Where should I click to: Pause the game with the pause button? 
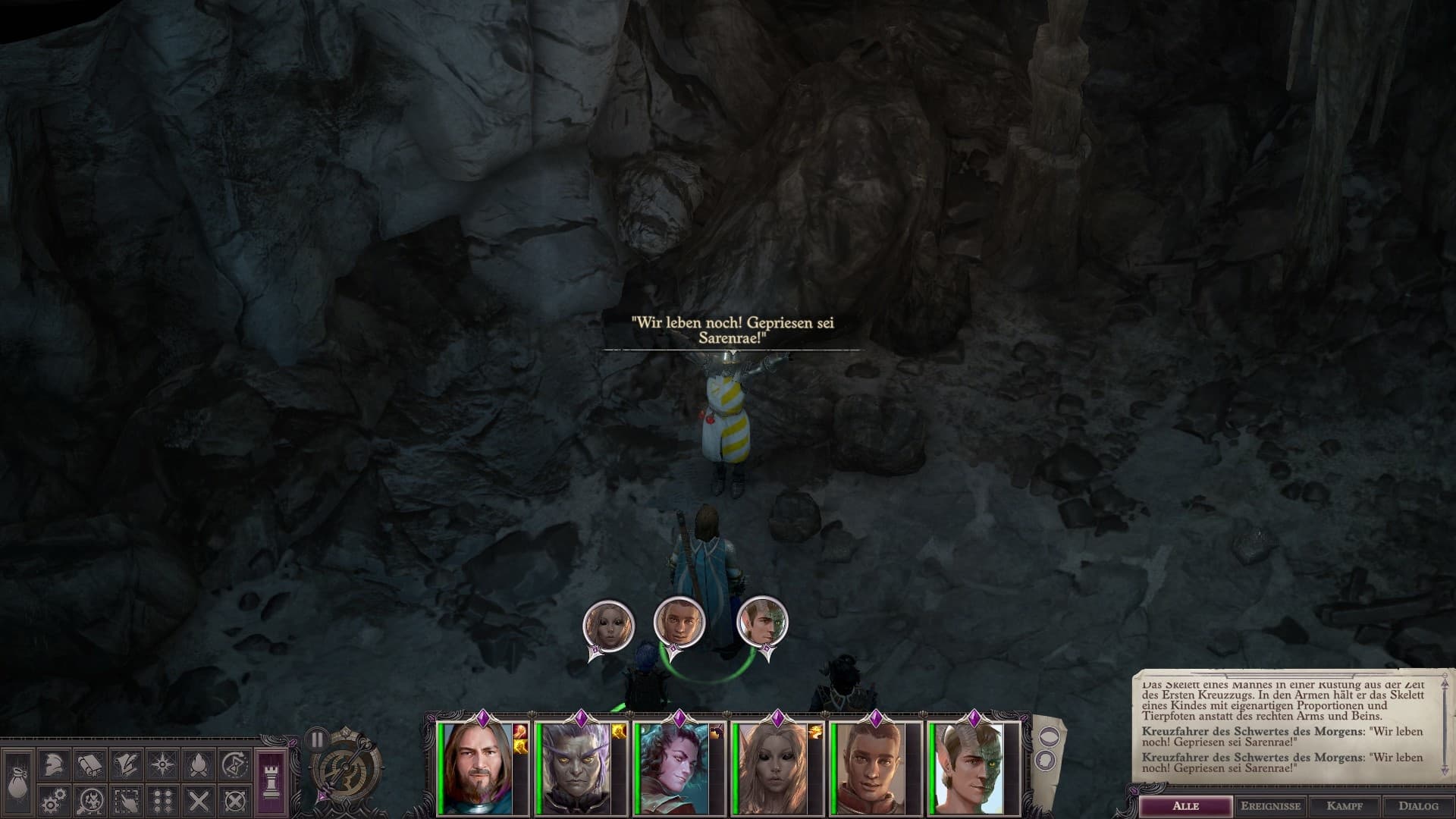point(317,739)
